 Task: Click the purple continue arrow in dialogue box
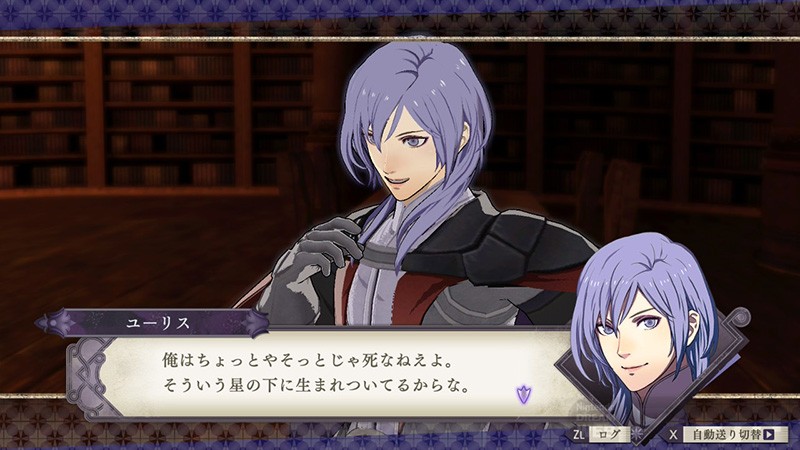coord(521,394)
